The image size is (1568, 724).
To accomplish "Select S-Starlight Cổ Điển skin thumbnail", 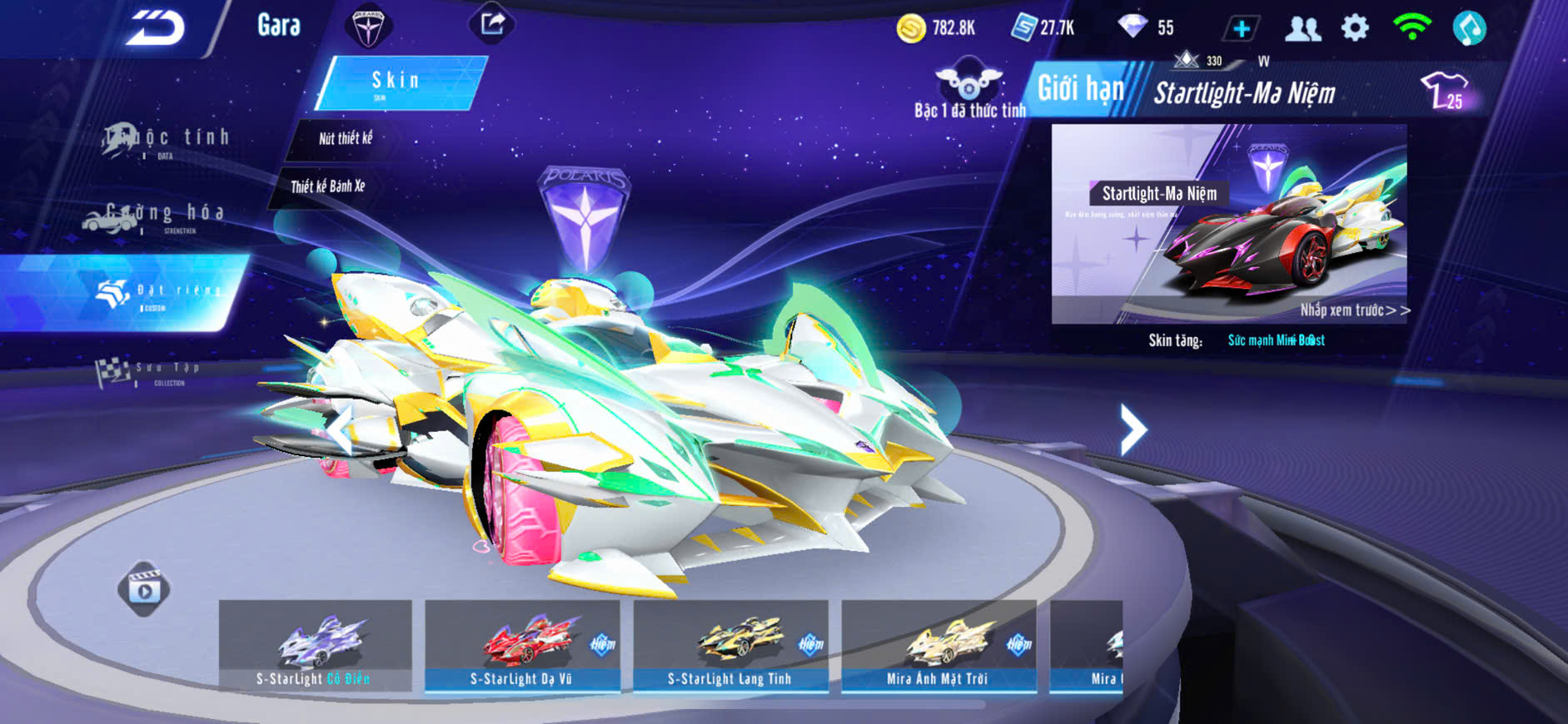I will click(x=315, y=646).
